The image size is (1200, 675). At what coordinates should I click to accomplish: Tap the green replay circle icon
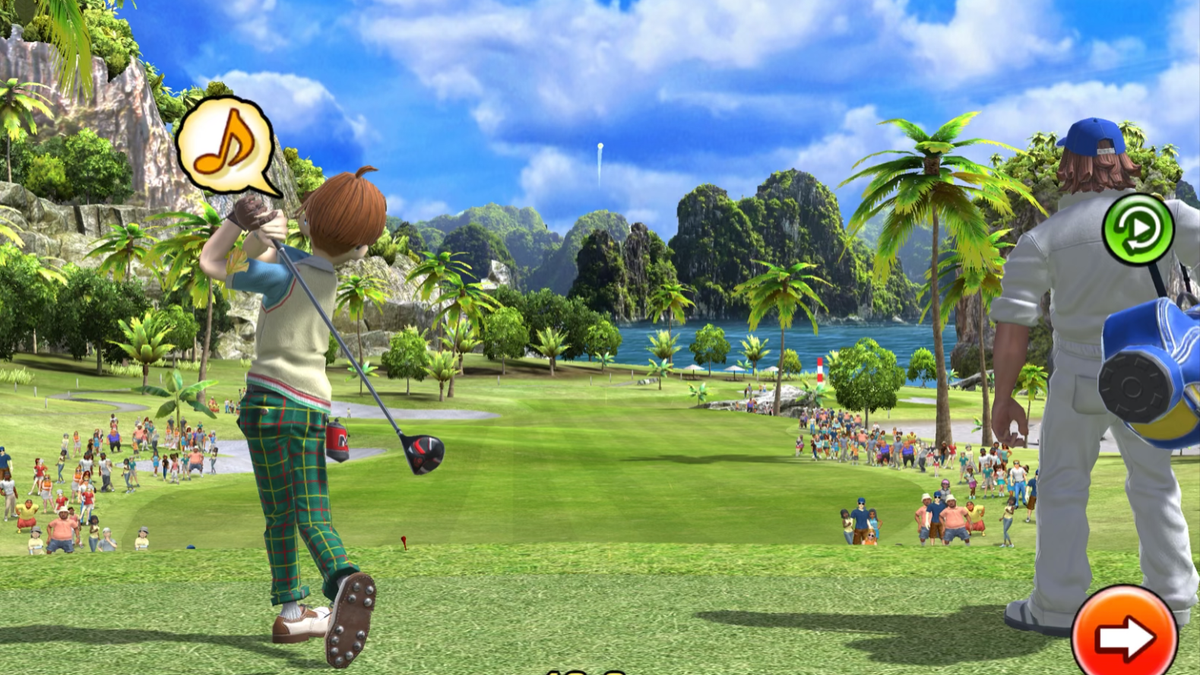1137,229
